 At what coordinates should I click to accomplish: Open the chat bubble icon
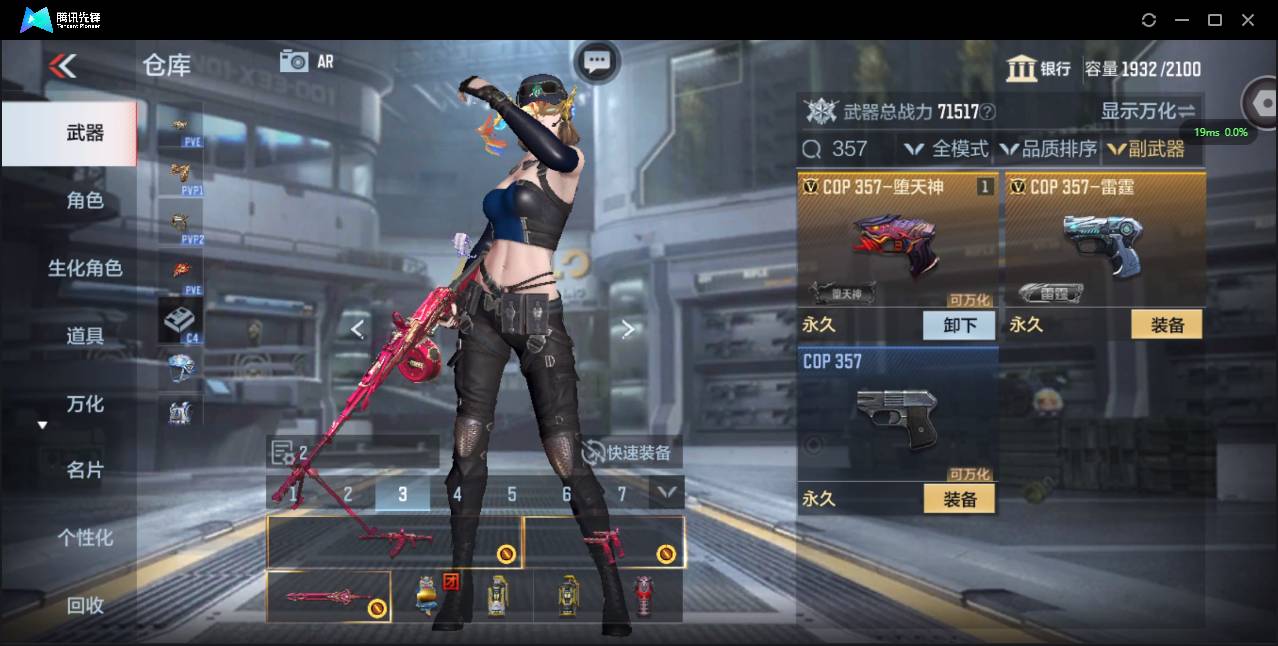(597, 62)
